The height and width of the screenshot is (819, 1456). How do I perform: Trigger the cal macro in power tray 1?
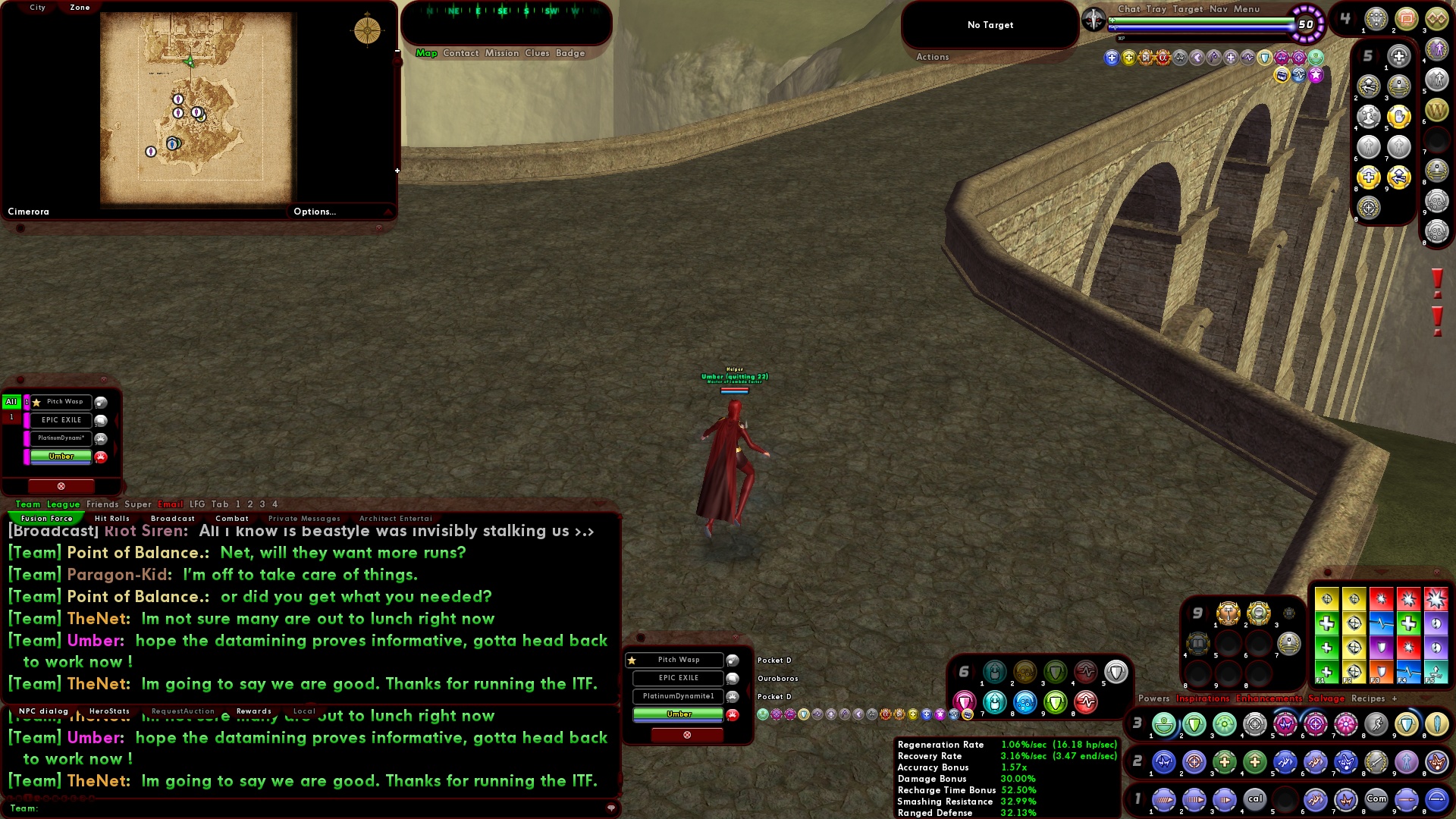(x=1254, y=799)
